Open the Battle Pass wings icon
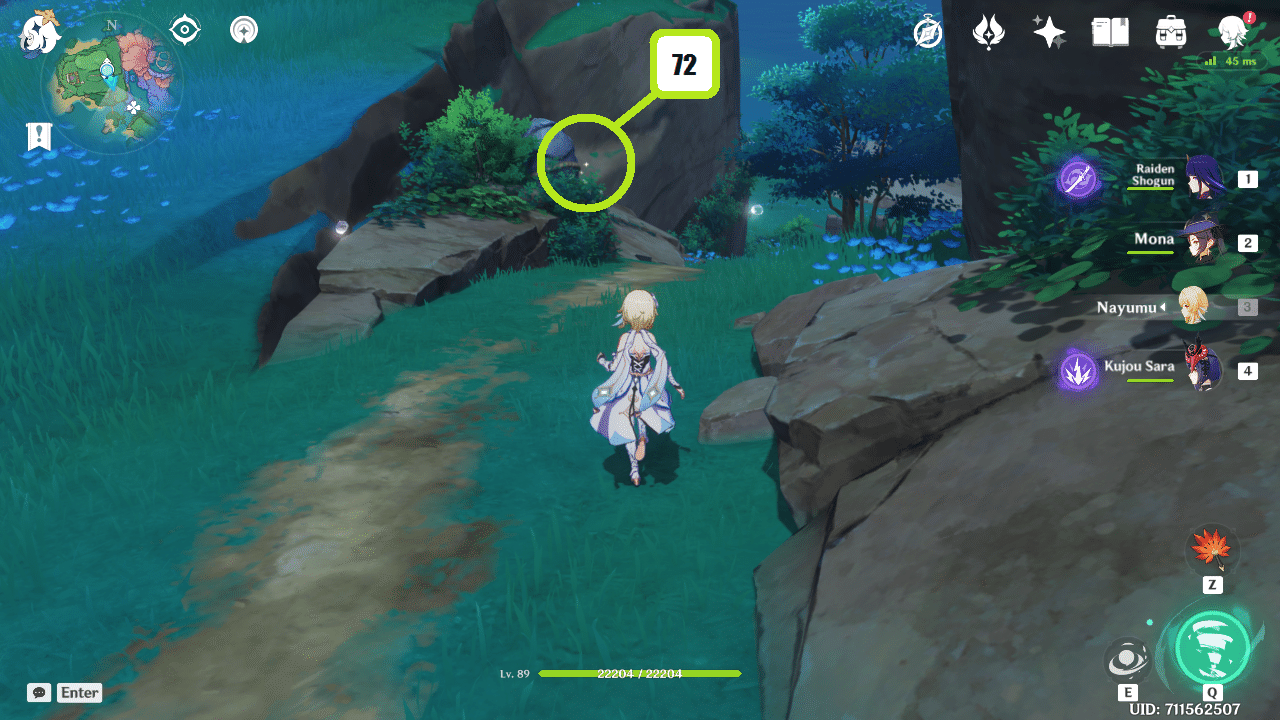This screenshot has height=720, width=1280. coord(988,31)
